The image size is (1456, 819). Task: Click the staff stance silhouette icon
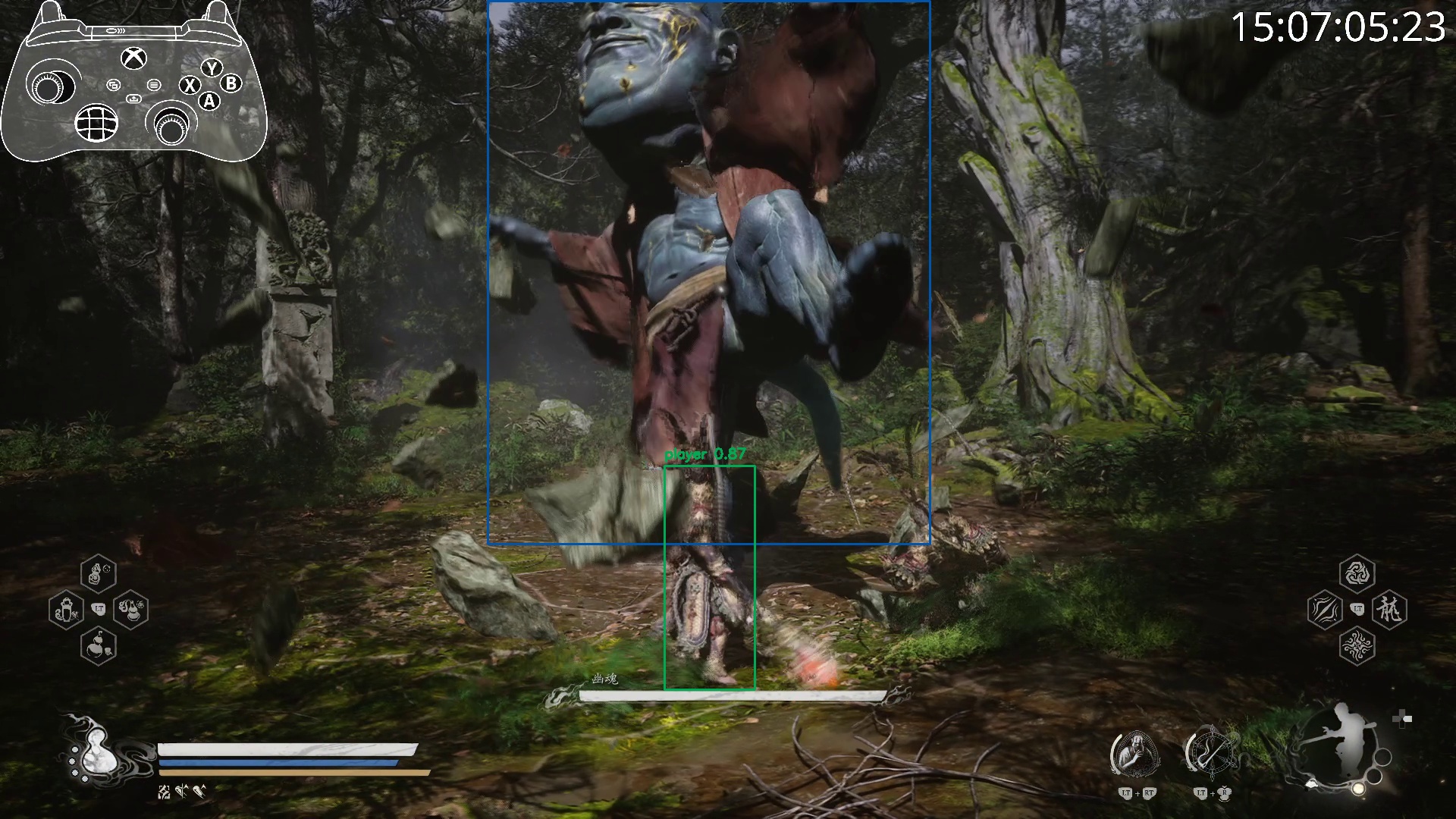[1340, 747]
